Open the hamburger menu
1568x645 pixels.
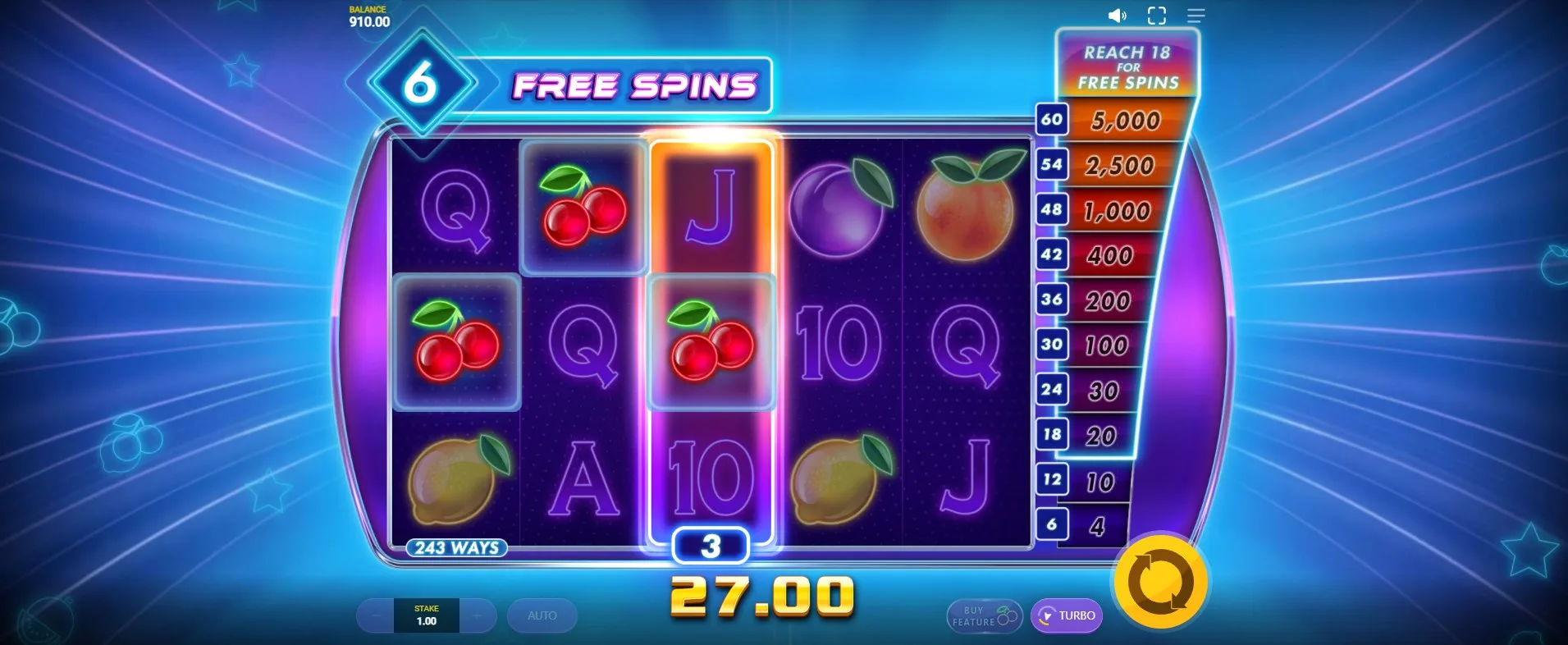tap(1195, 16)
